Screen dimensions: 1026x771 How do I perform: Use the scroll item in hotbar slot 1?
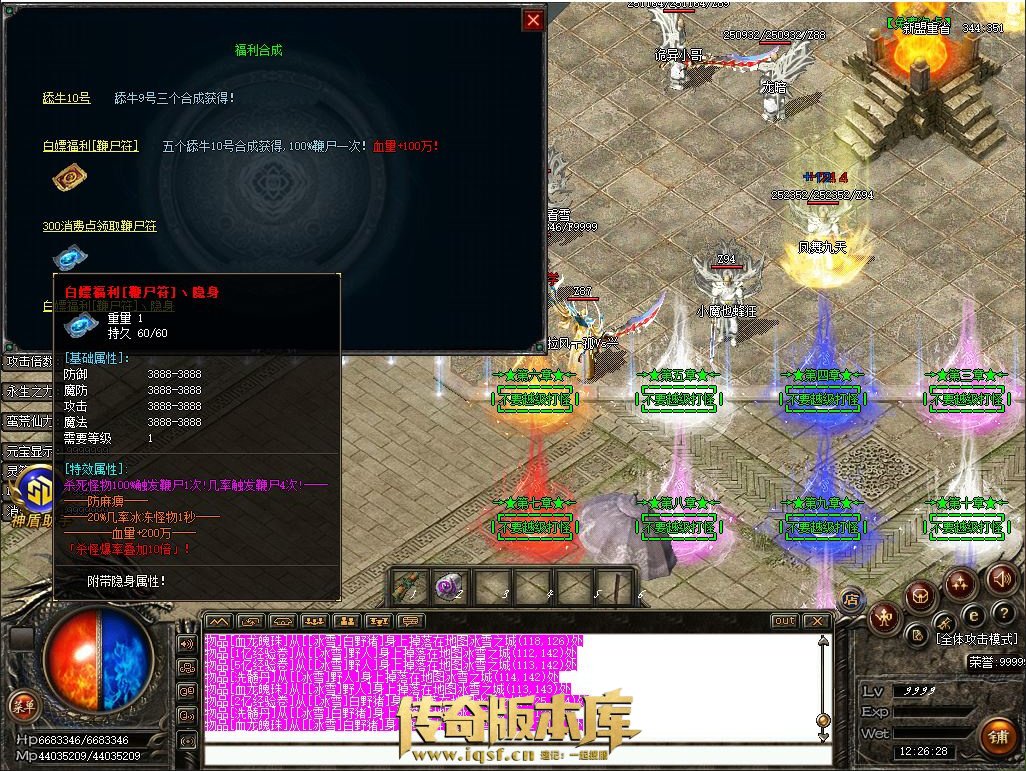(x=410, y=585)
